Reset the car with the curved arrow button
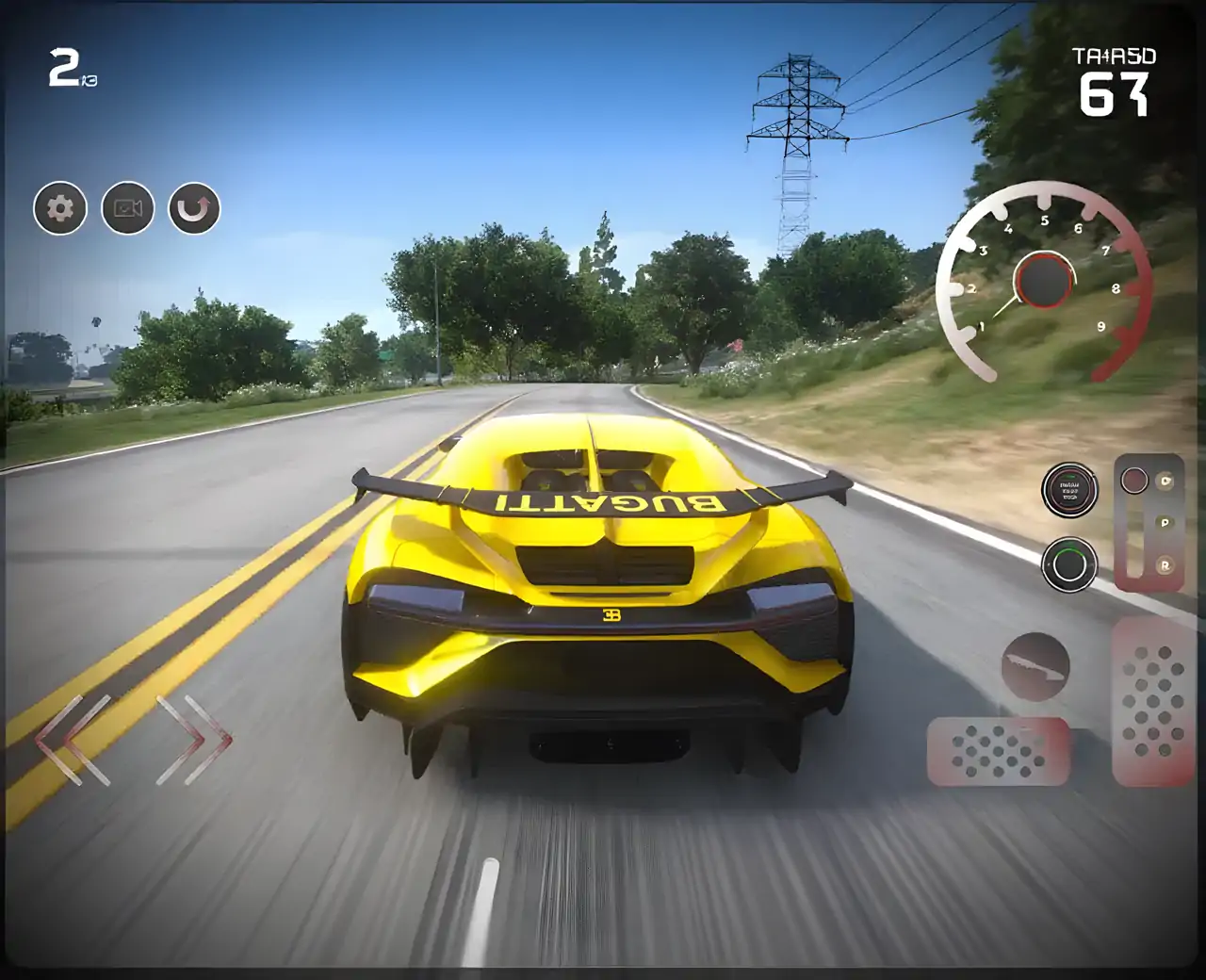The height and width of the screenshot is (980, 1206). point(194,208)
